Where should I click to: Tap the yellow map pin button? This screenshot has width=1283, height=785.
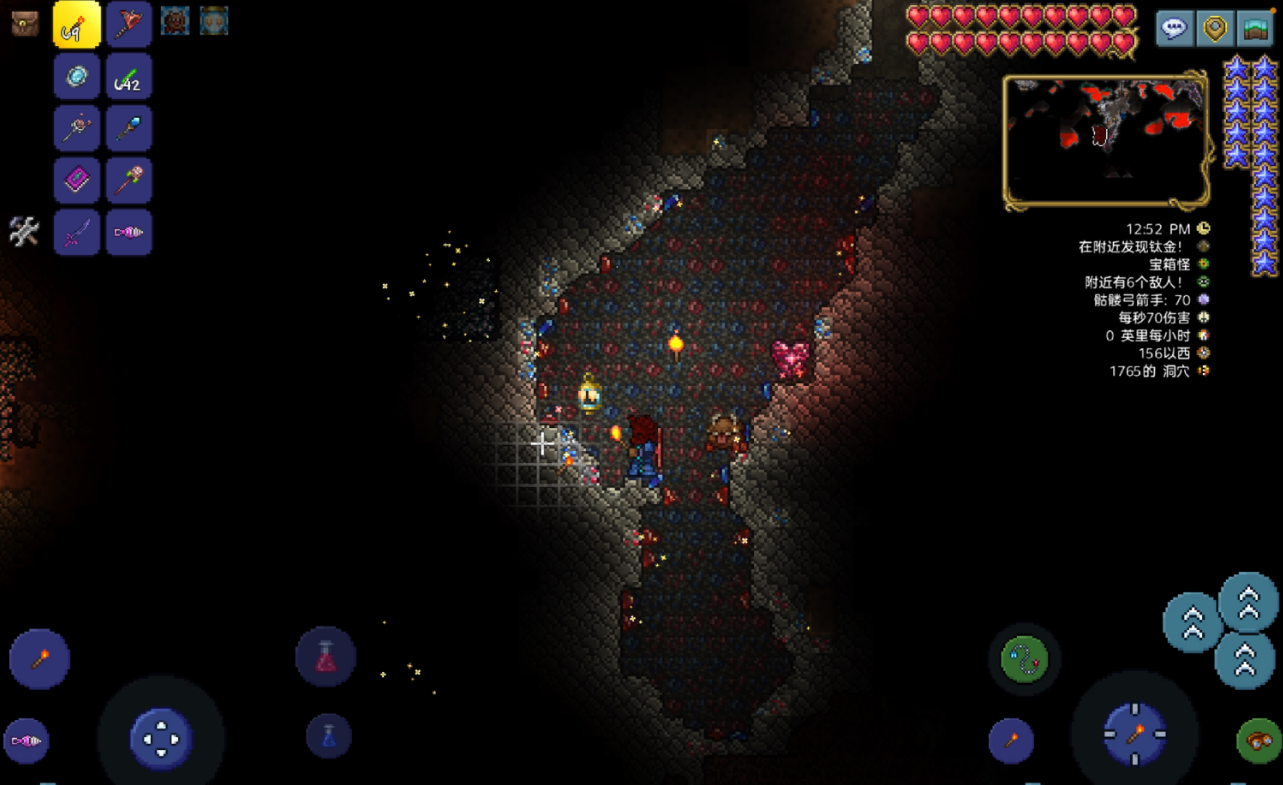tap(1215, 29)
